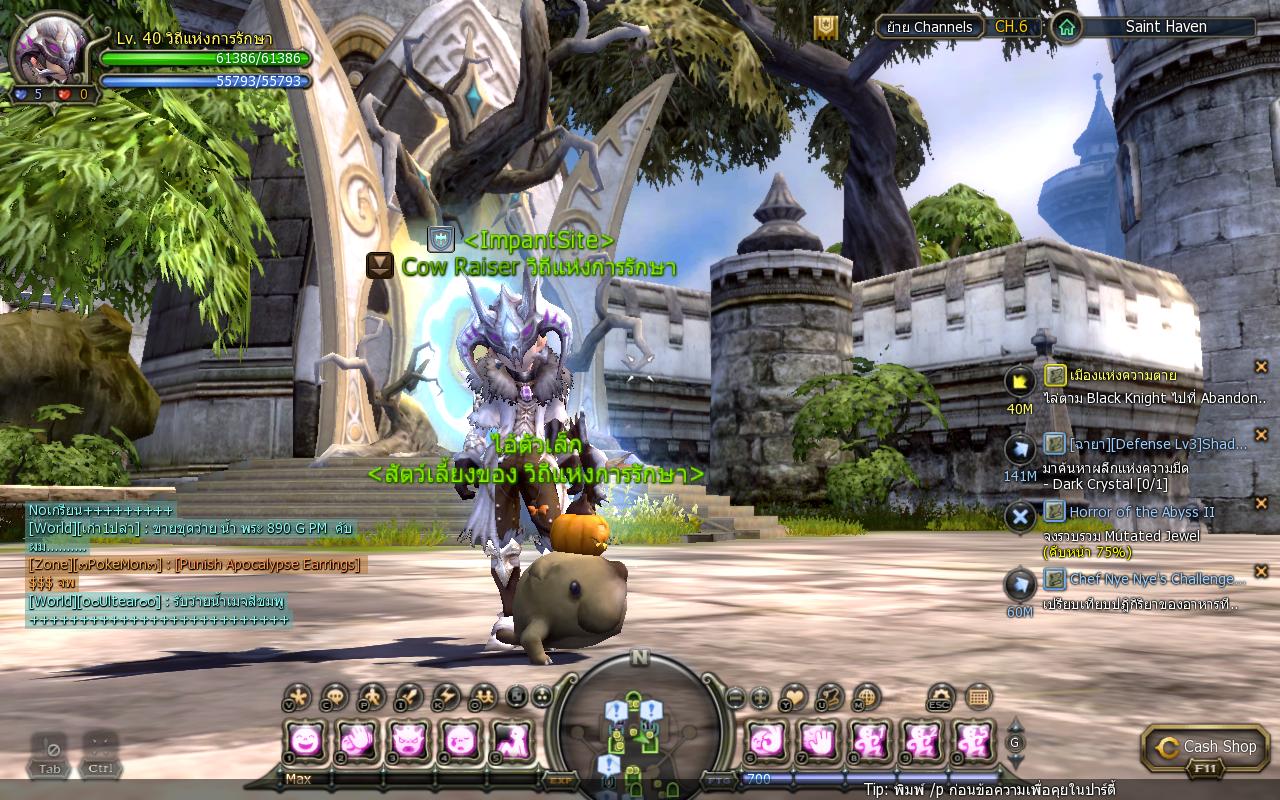
Task: Use the swirl gesture in slot 6
Action: 767,741
